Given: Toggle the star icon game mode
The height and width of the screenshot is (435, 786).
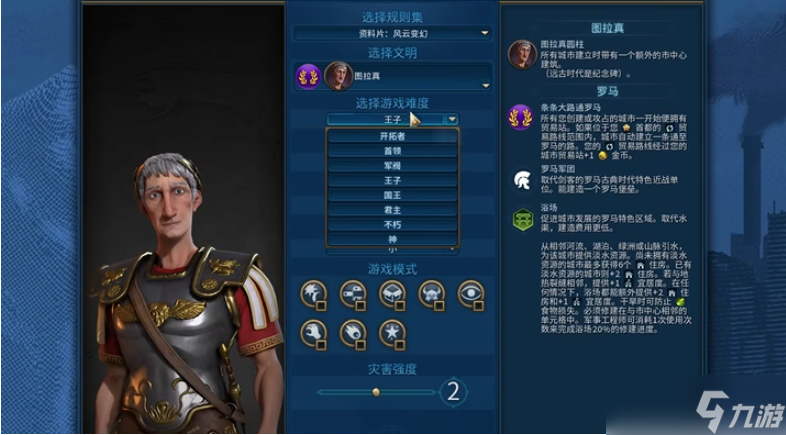Looking at the screenshot, I should click(x=391, y=331).
